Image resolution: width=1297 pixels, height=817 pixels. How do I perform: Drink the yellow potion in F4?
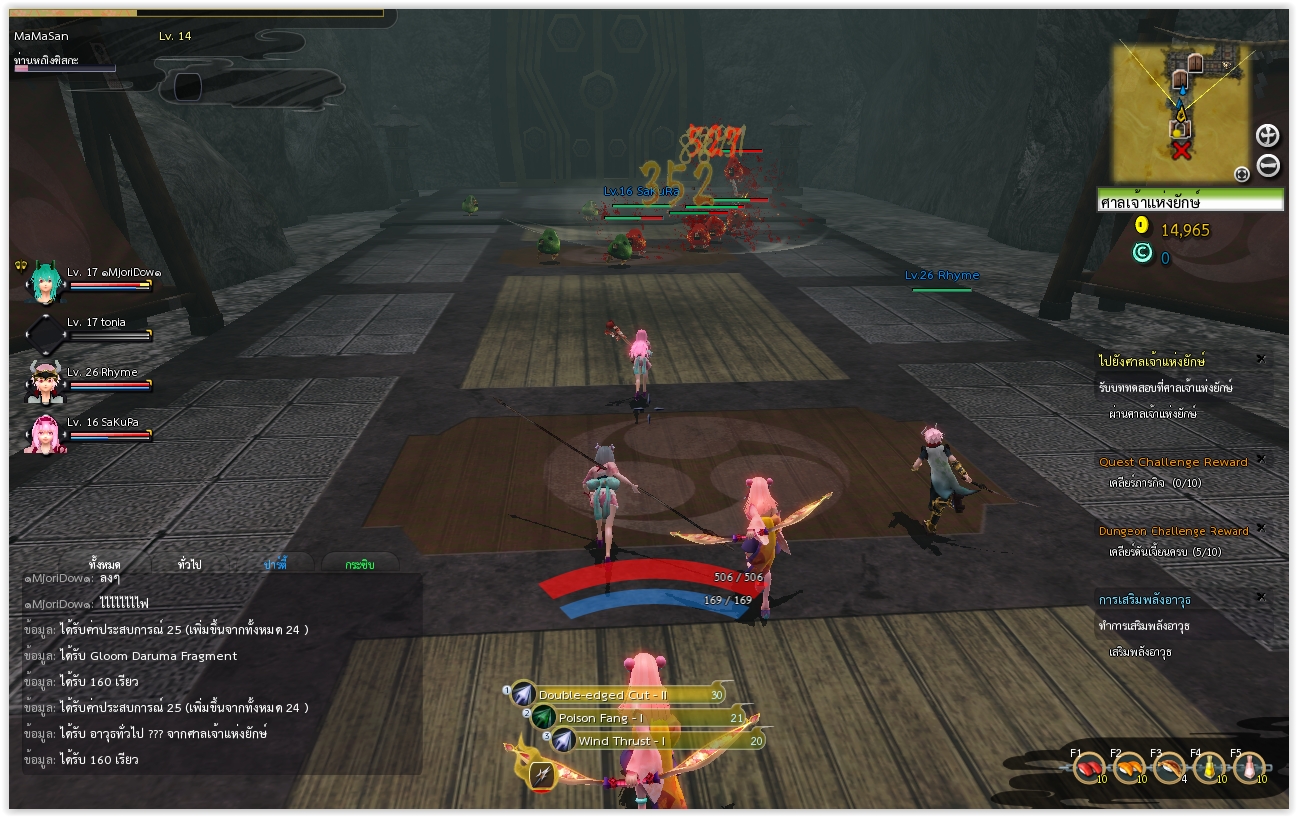tap(1208, 768)
